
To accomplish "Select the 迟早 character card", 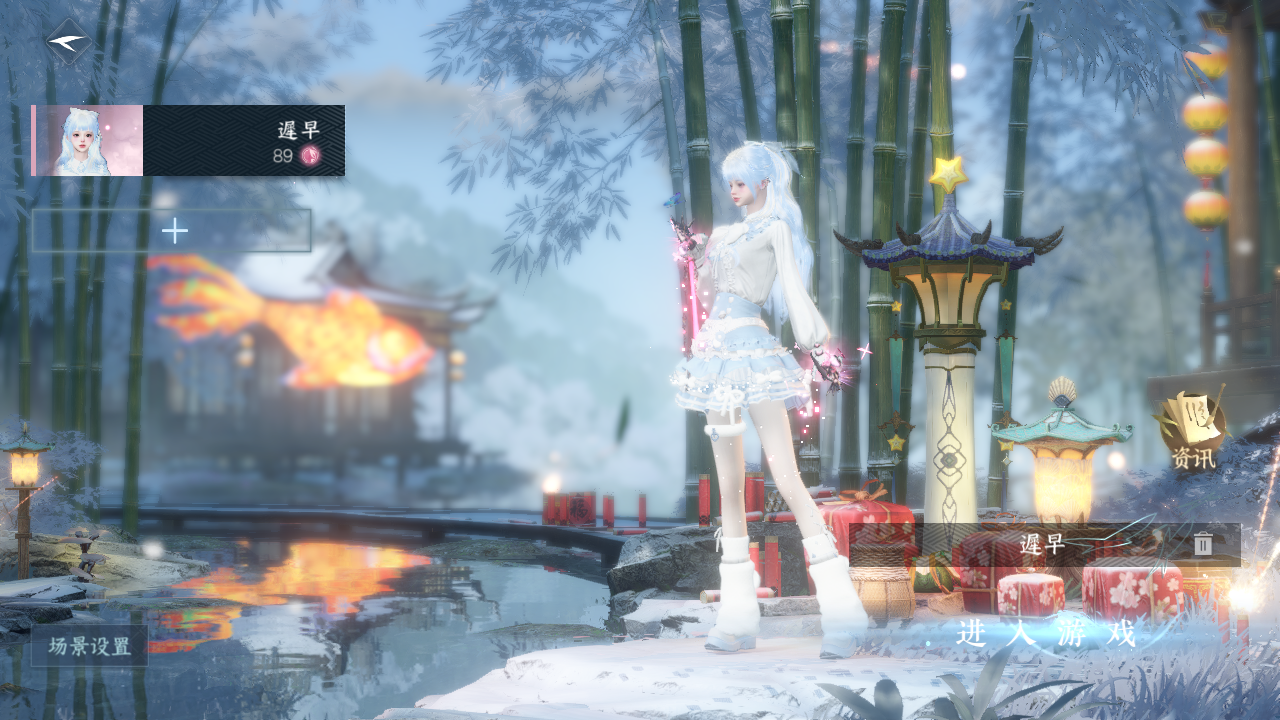I will 189,141.
